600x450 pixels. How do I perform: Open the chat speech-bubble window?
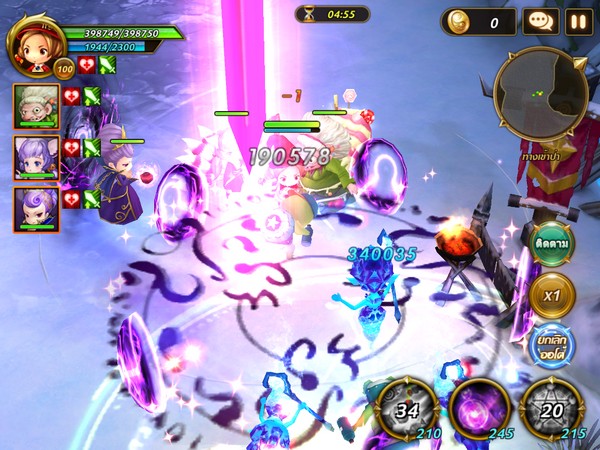pyautogui.click(x=541, y=21)
